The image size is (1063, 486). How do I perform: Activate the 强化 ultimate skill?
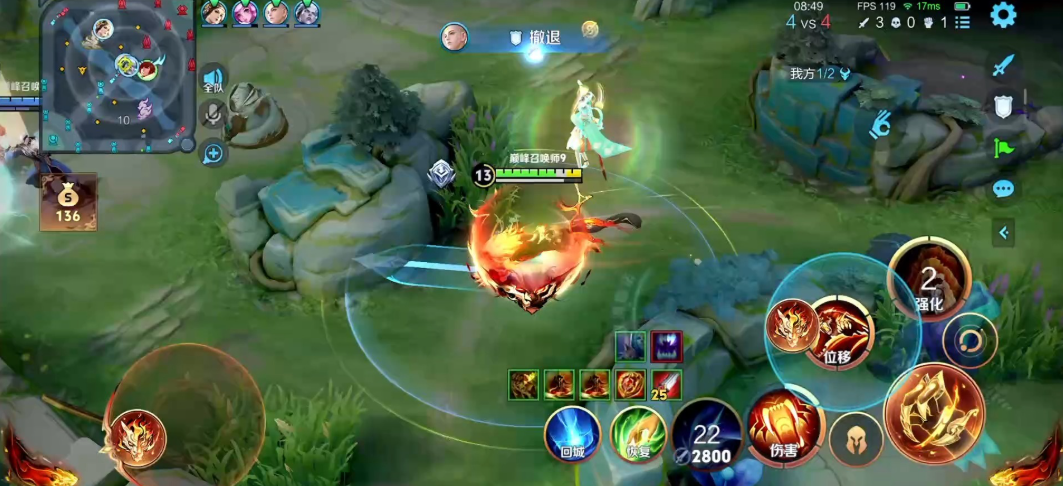(x=929, y=279)
